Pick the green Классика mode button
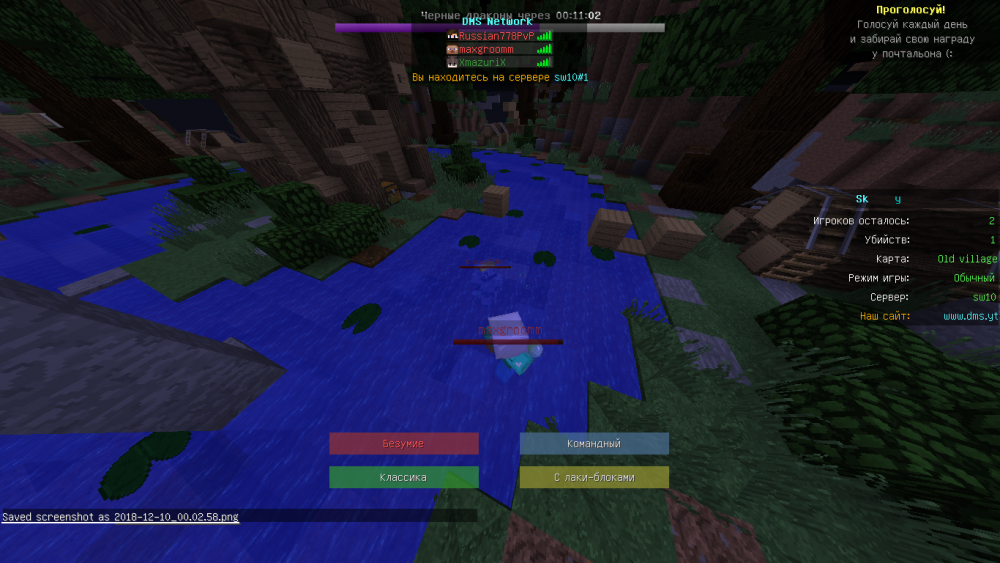1000x563 pixels. point(404,477)
